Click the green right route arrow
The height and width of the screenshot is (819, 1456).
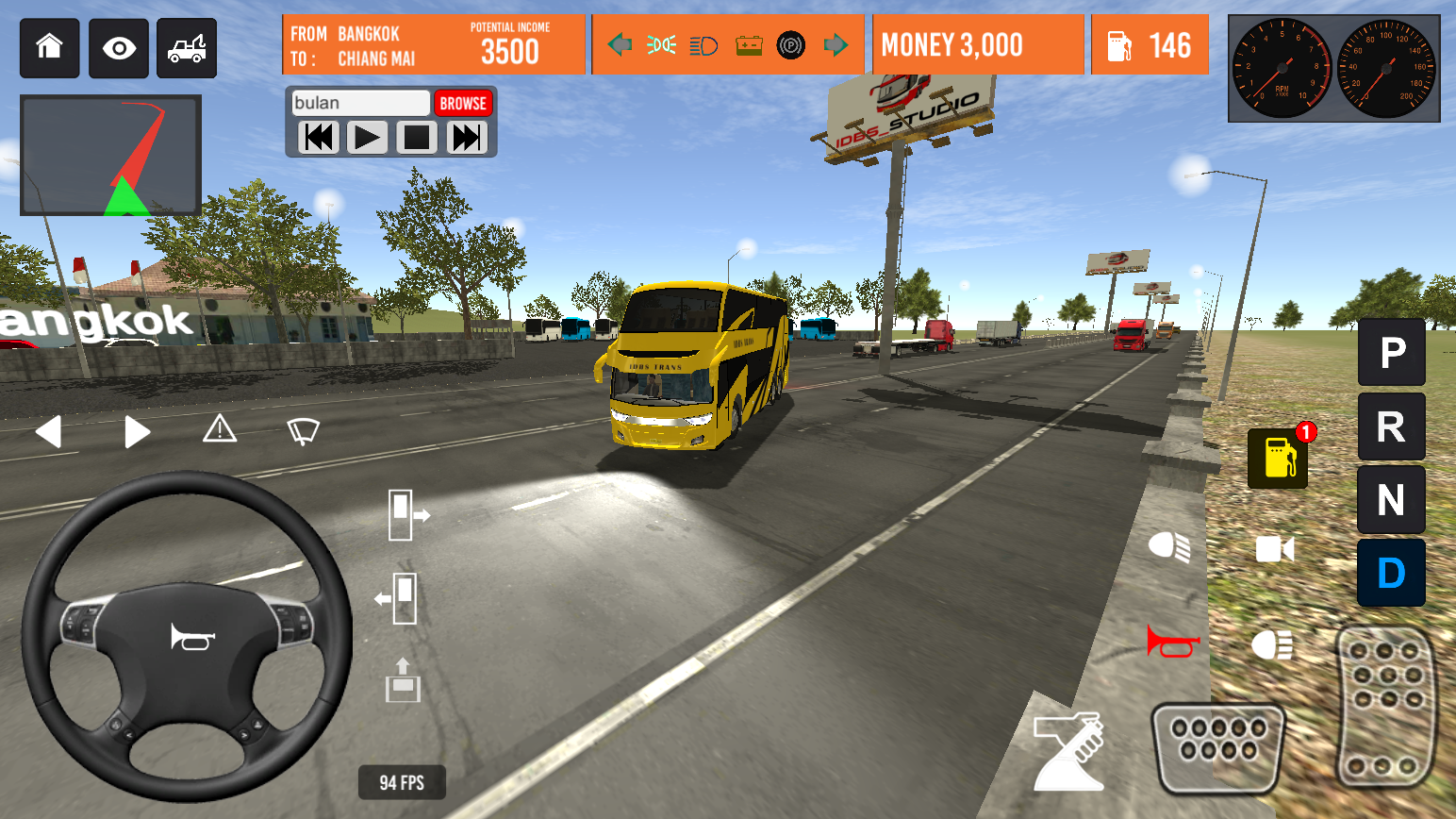(x=836, y=43)
